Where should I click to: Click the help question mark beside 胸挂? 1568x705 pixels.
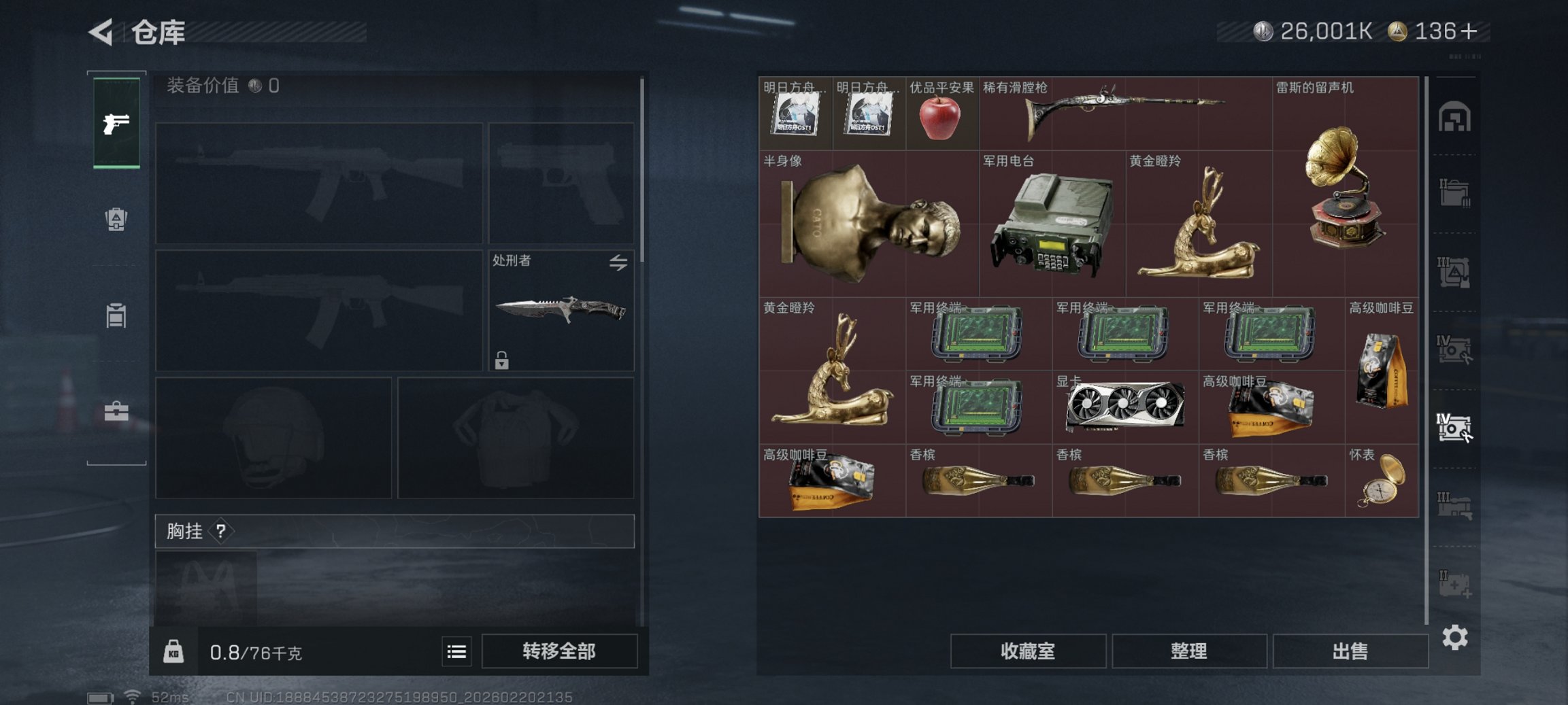coord(220,530)
